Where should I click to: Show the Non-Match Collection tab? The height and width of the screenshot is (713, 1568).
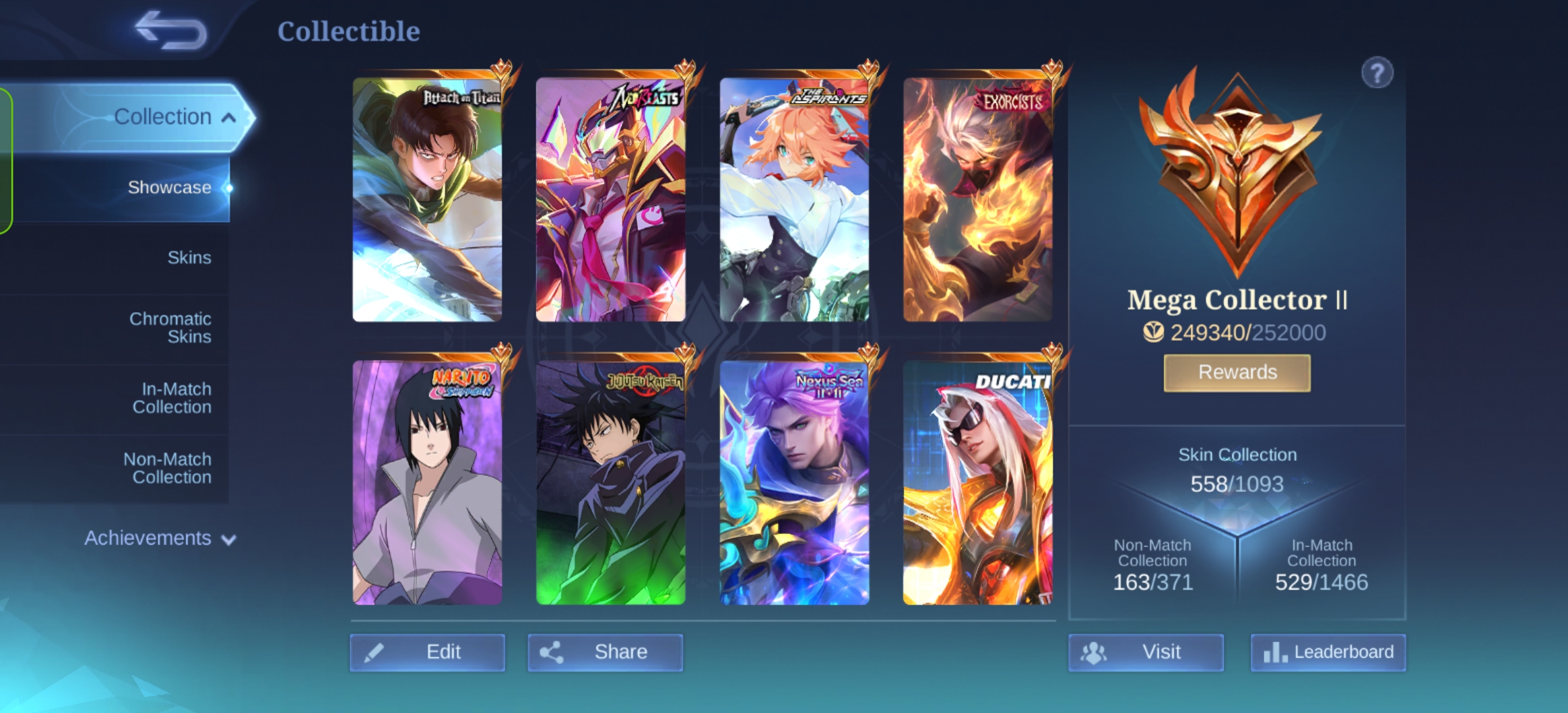(x=168, y=468)
